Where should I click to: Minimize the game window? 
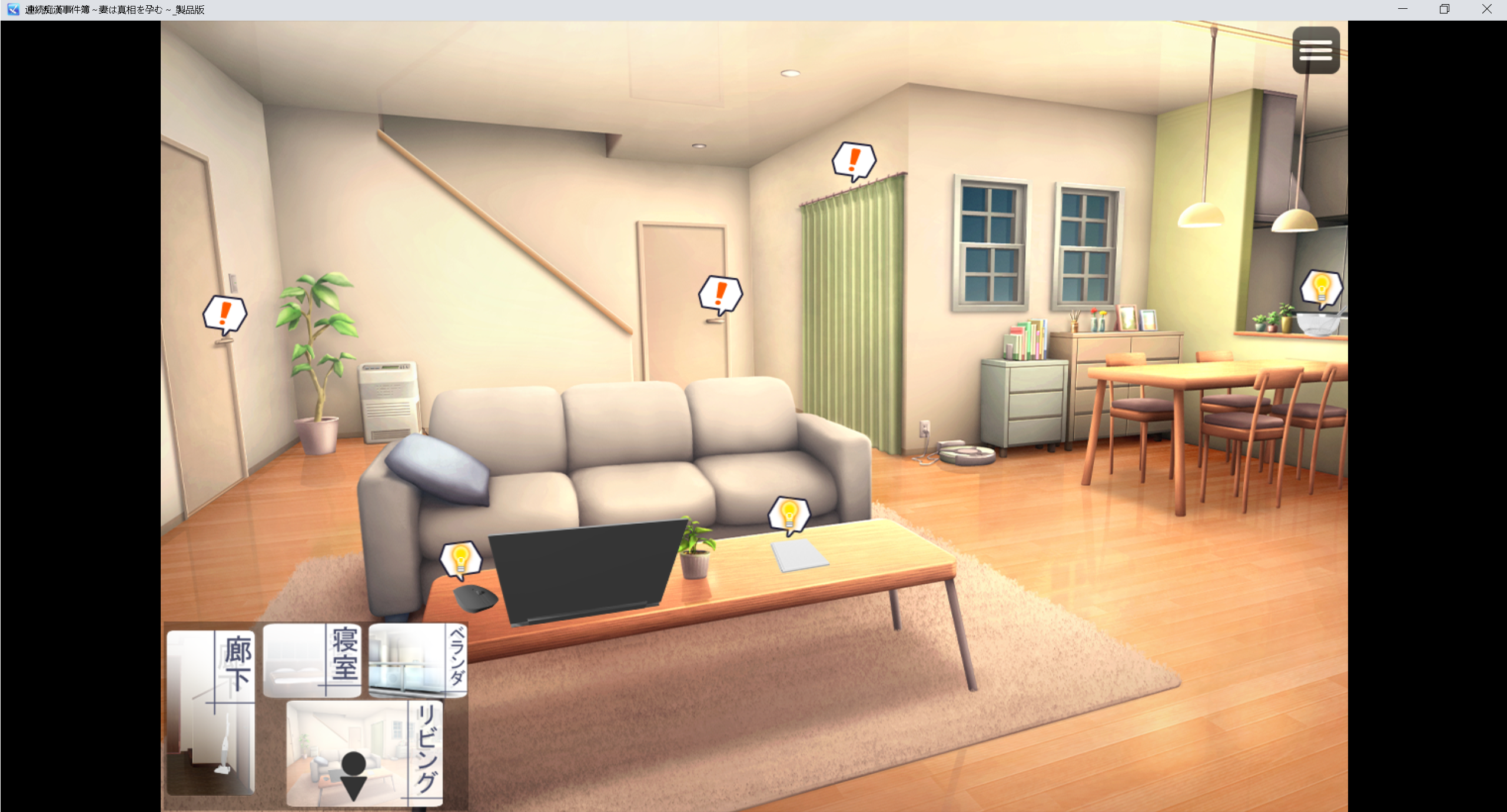(1403, 9)
